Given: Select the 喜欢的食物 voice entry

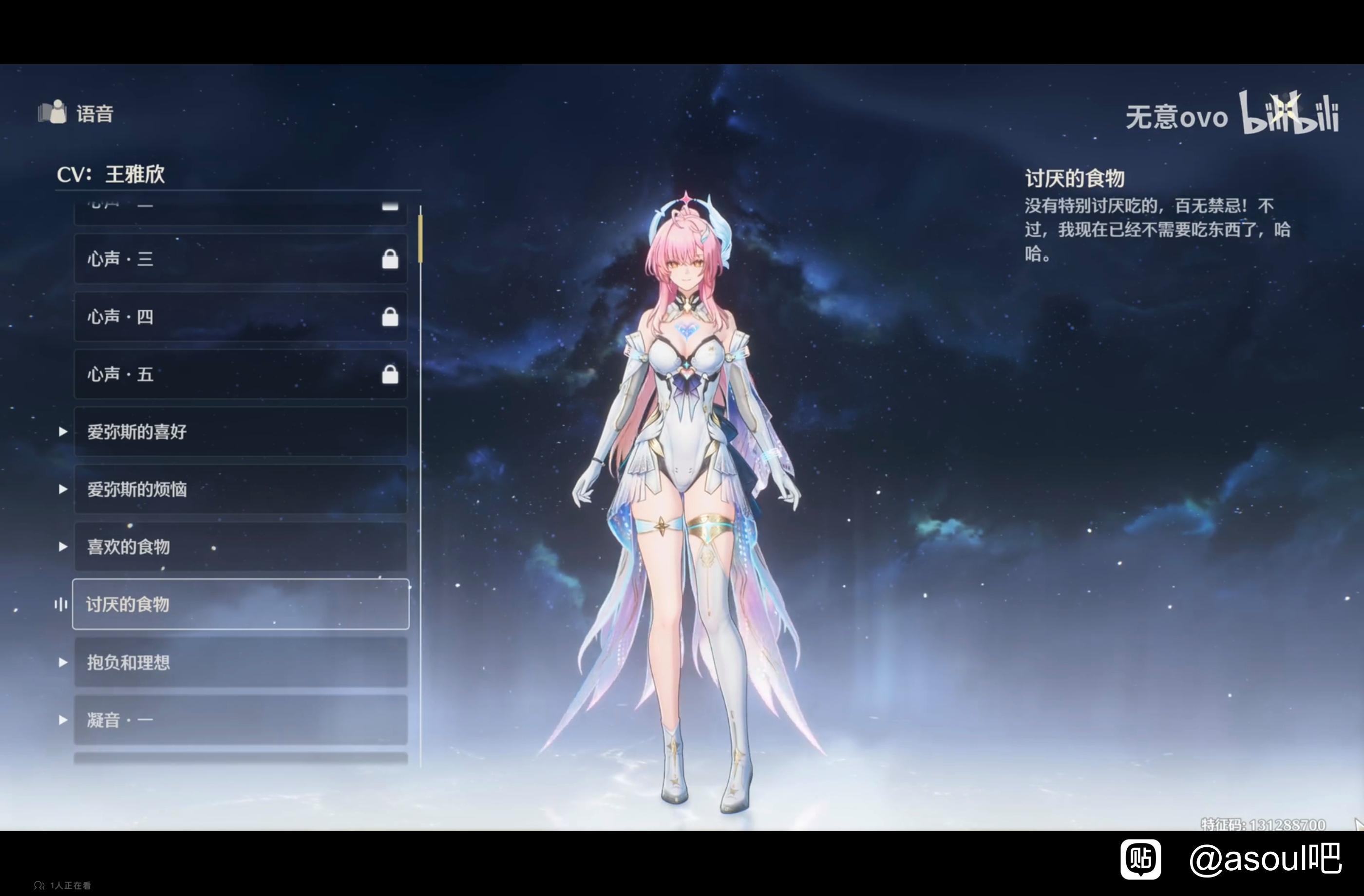Looking at the screenshot, I should click(240, 546).
